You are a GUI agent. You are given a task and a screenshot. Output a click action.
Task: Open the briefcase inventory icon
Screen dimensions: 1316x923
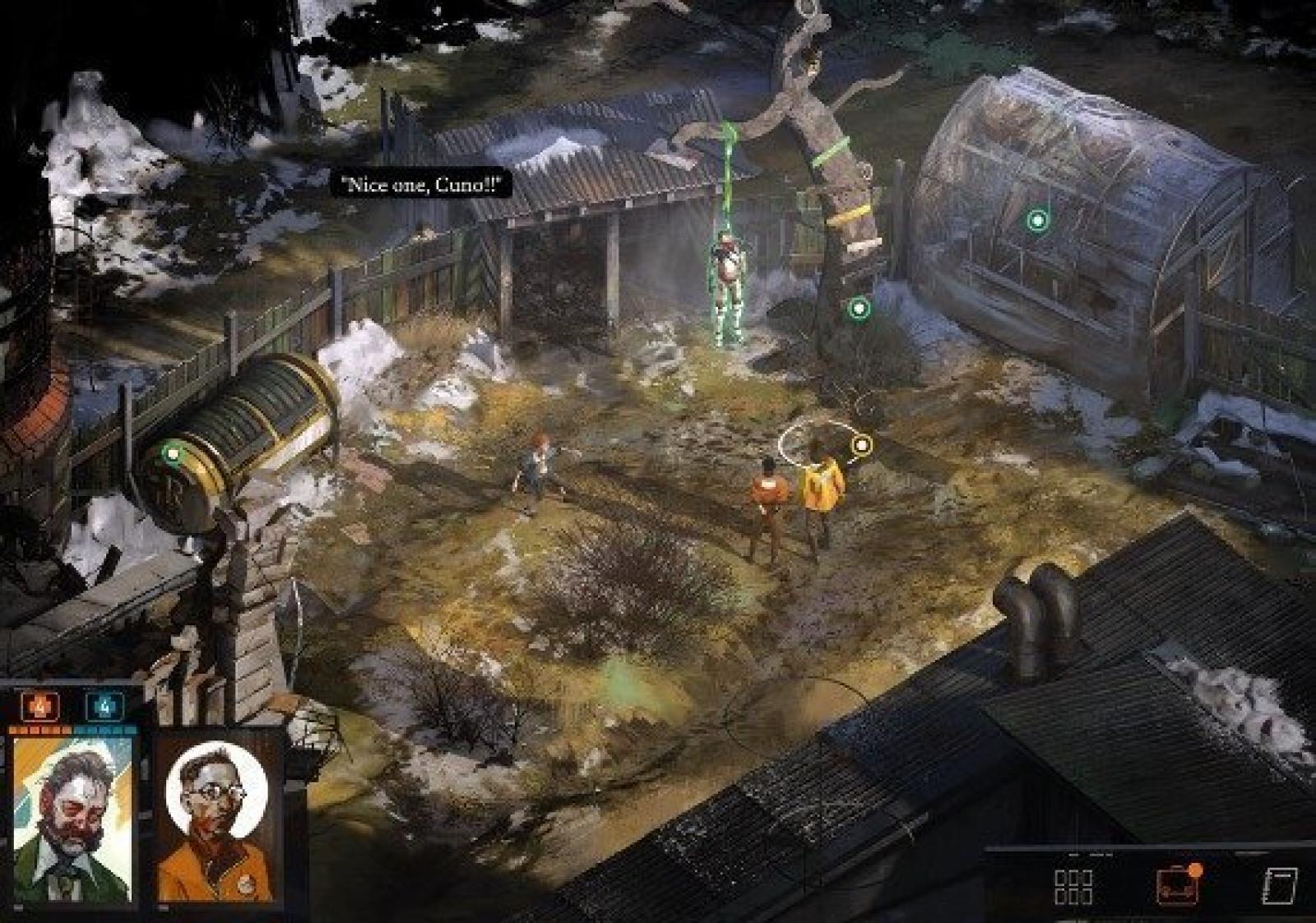pos(1177,885)
